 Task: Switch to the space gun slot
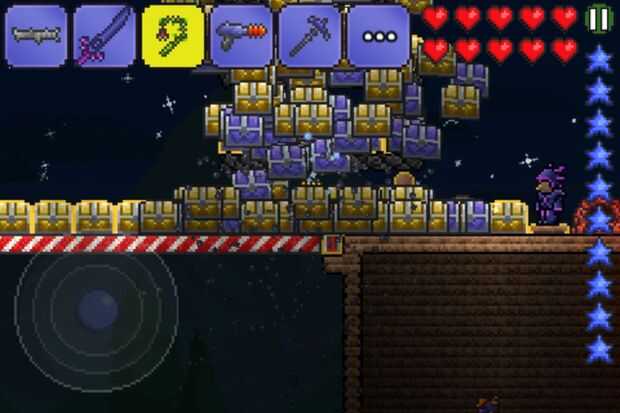[241, 36]
